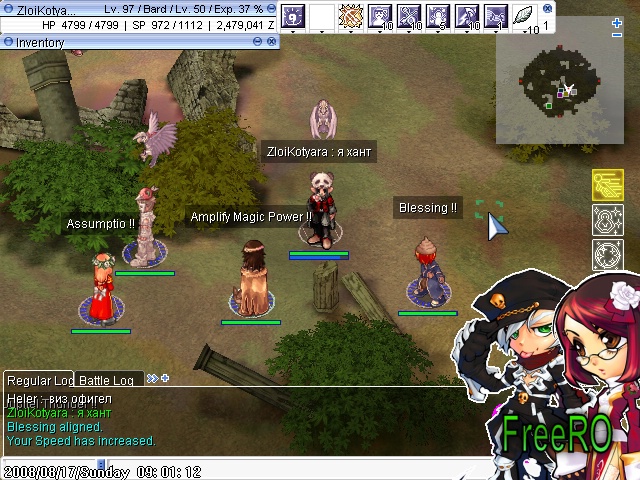
Task: Click the round swirl buff icon
Action: tap(608, 254)
